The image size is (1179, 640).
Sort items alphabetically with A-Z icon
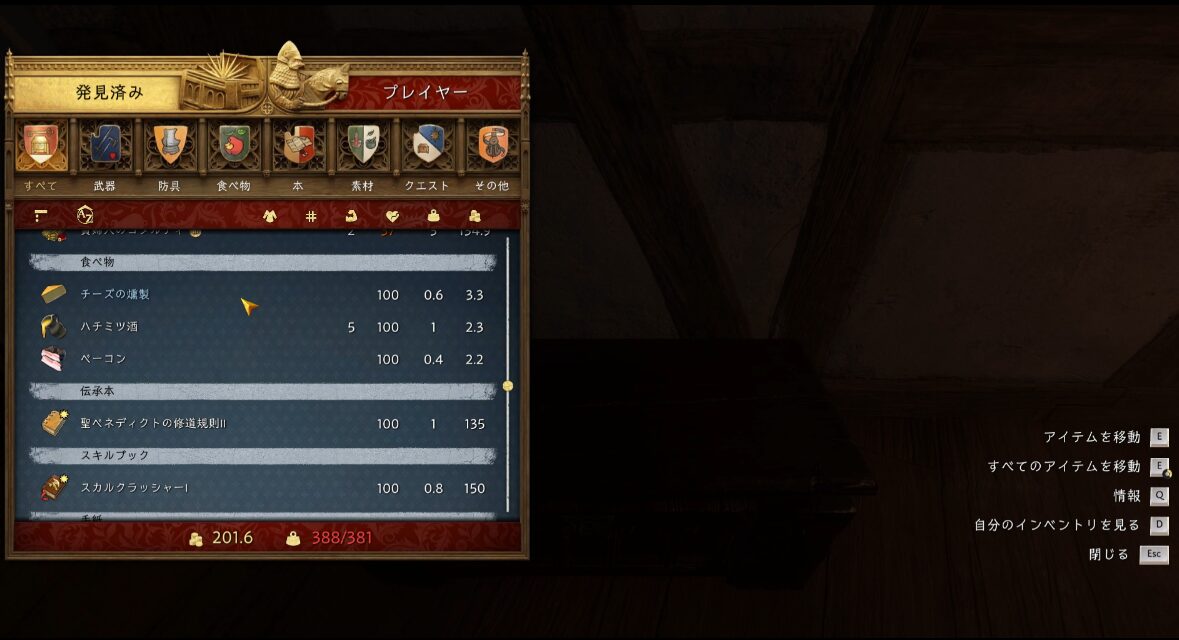click(x=86, y=215)
